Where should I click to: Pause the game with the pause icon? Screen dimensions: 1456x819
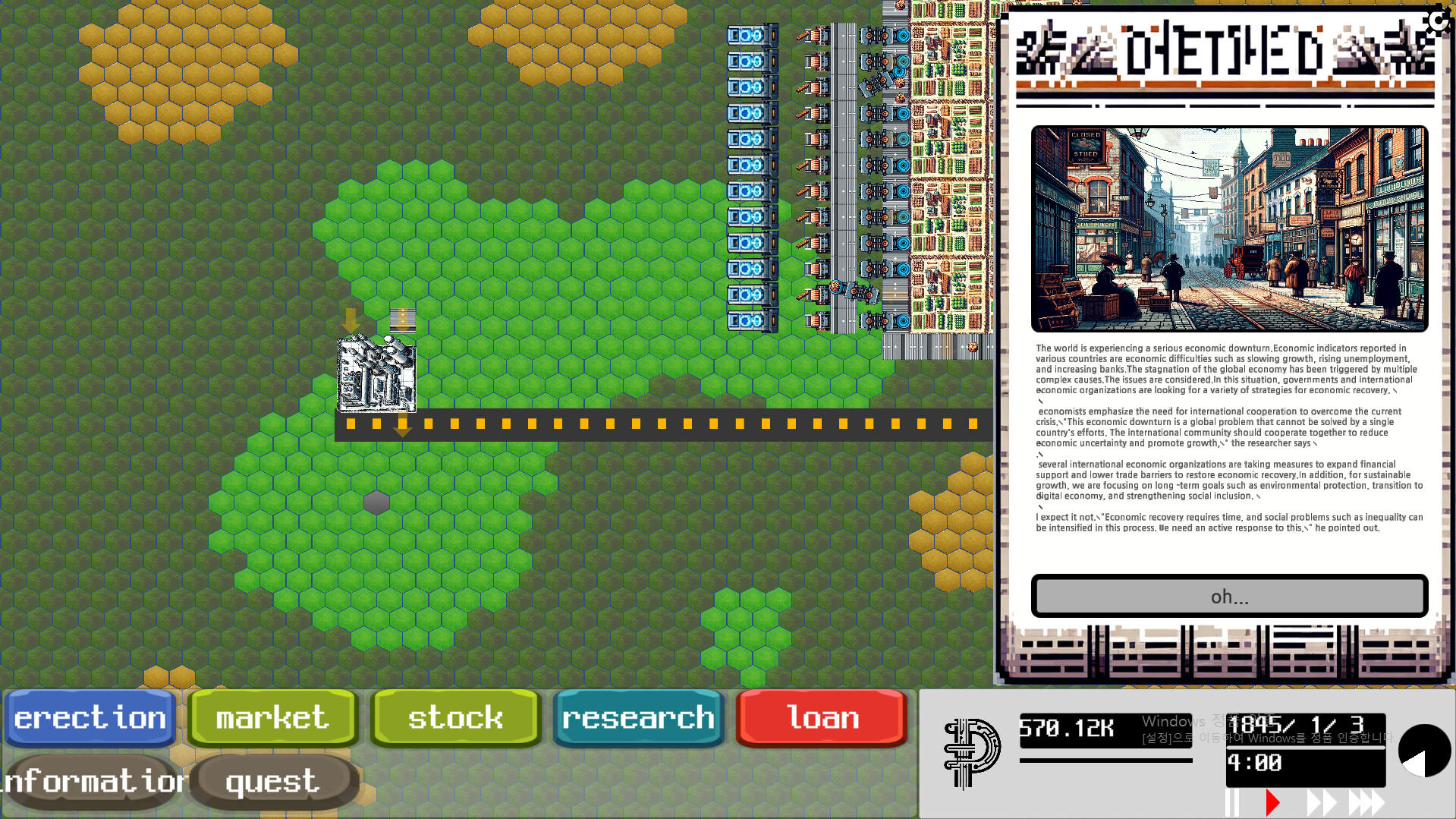(x=1234, y=800)
